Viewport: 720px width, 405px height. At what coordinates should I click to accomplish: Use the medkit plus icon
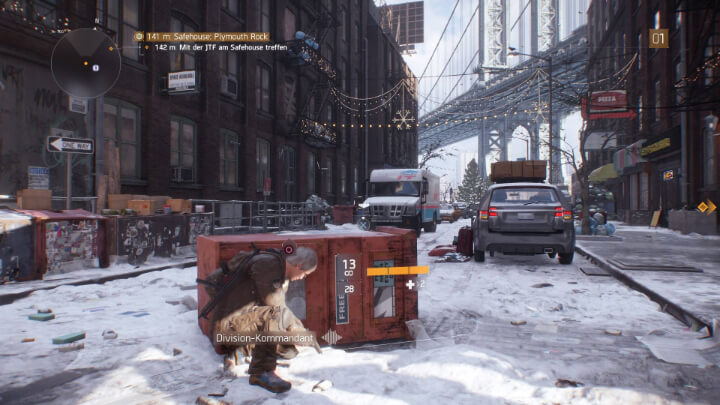tap(410, 284)
